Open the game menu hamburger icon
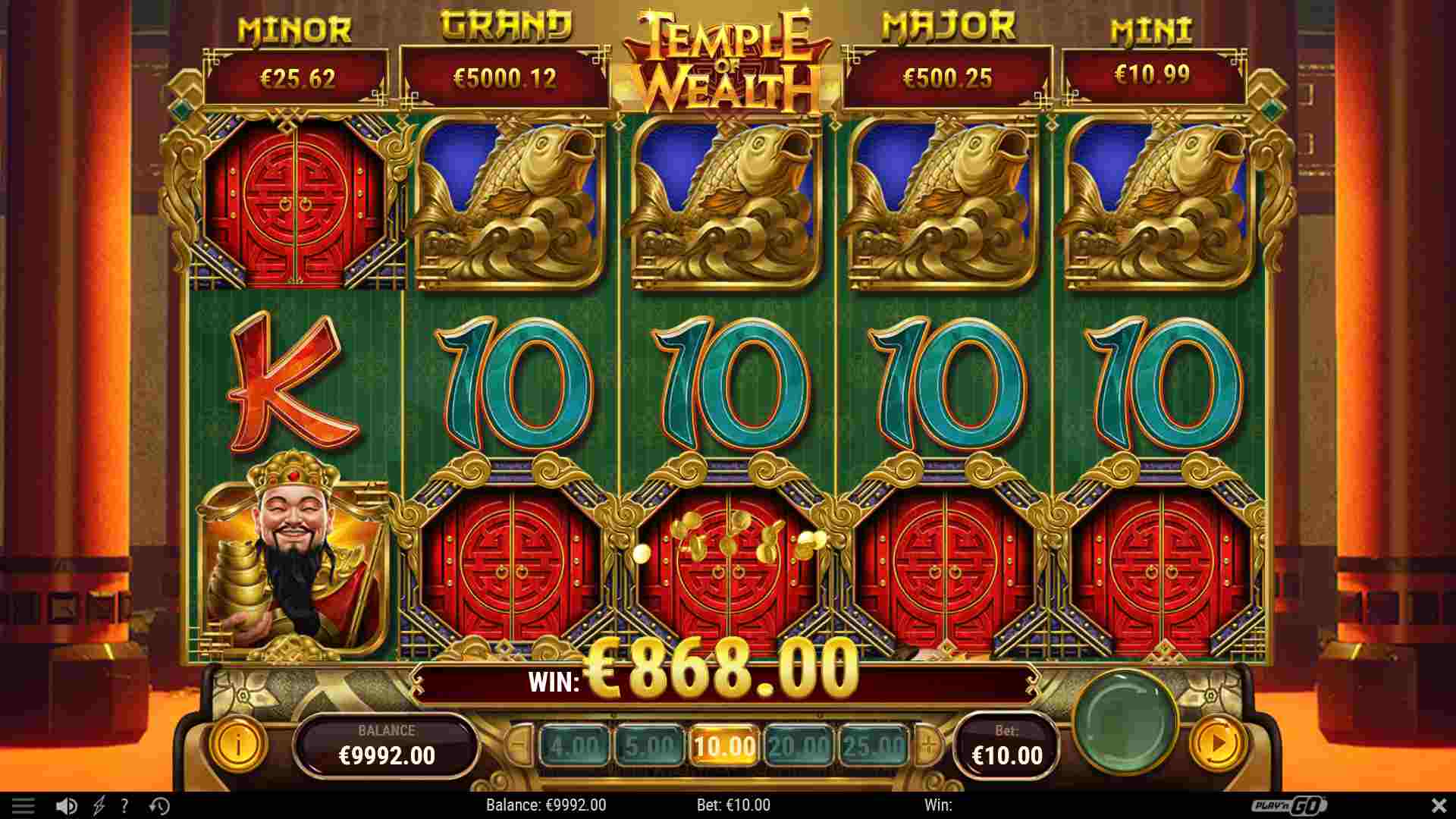1456x819 pixels. tap(25, 806)
